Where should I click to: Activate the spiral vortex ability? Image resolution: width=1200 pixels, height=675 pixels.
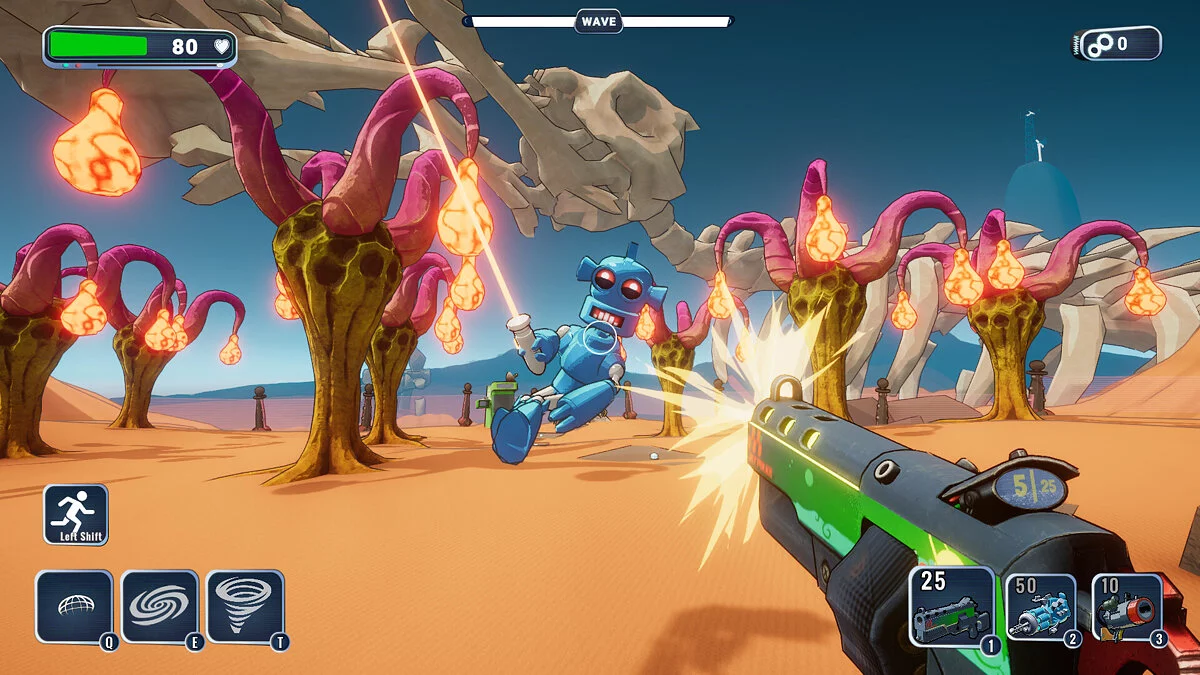coord(160,606)
